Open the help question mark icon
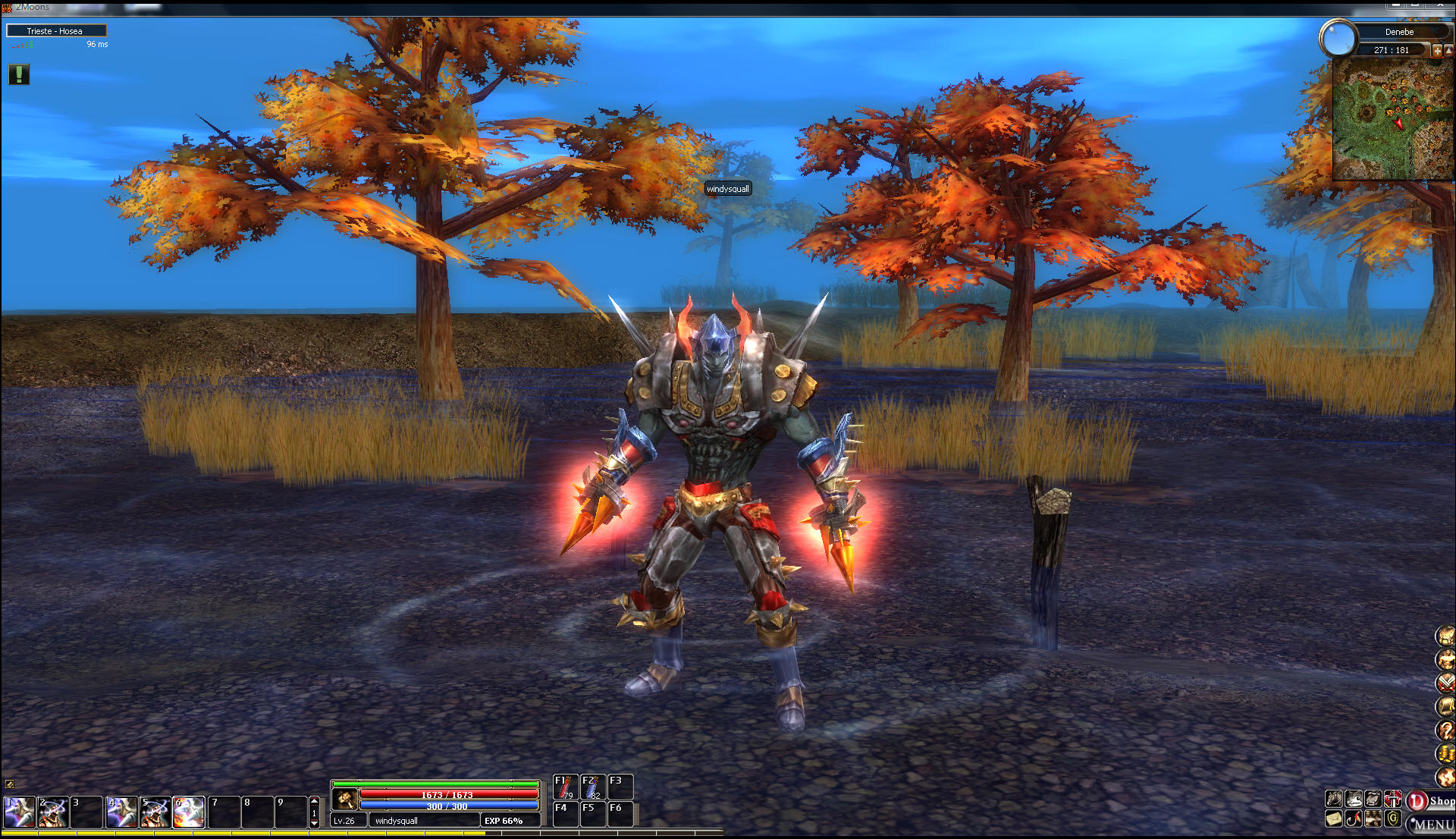 click(x=1445, y=730)
